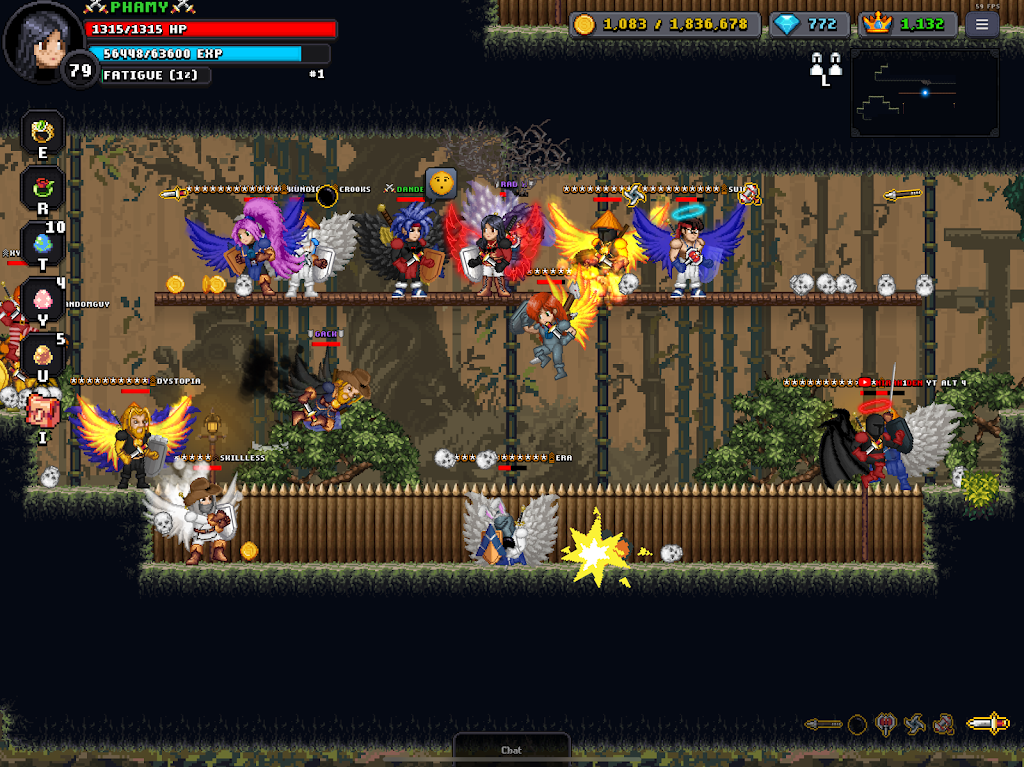This screenshot has height=767, width=1024.
Task: Select the double-bladed axe weapon
Action: [885, 724]
